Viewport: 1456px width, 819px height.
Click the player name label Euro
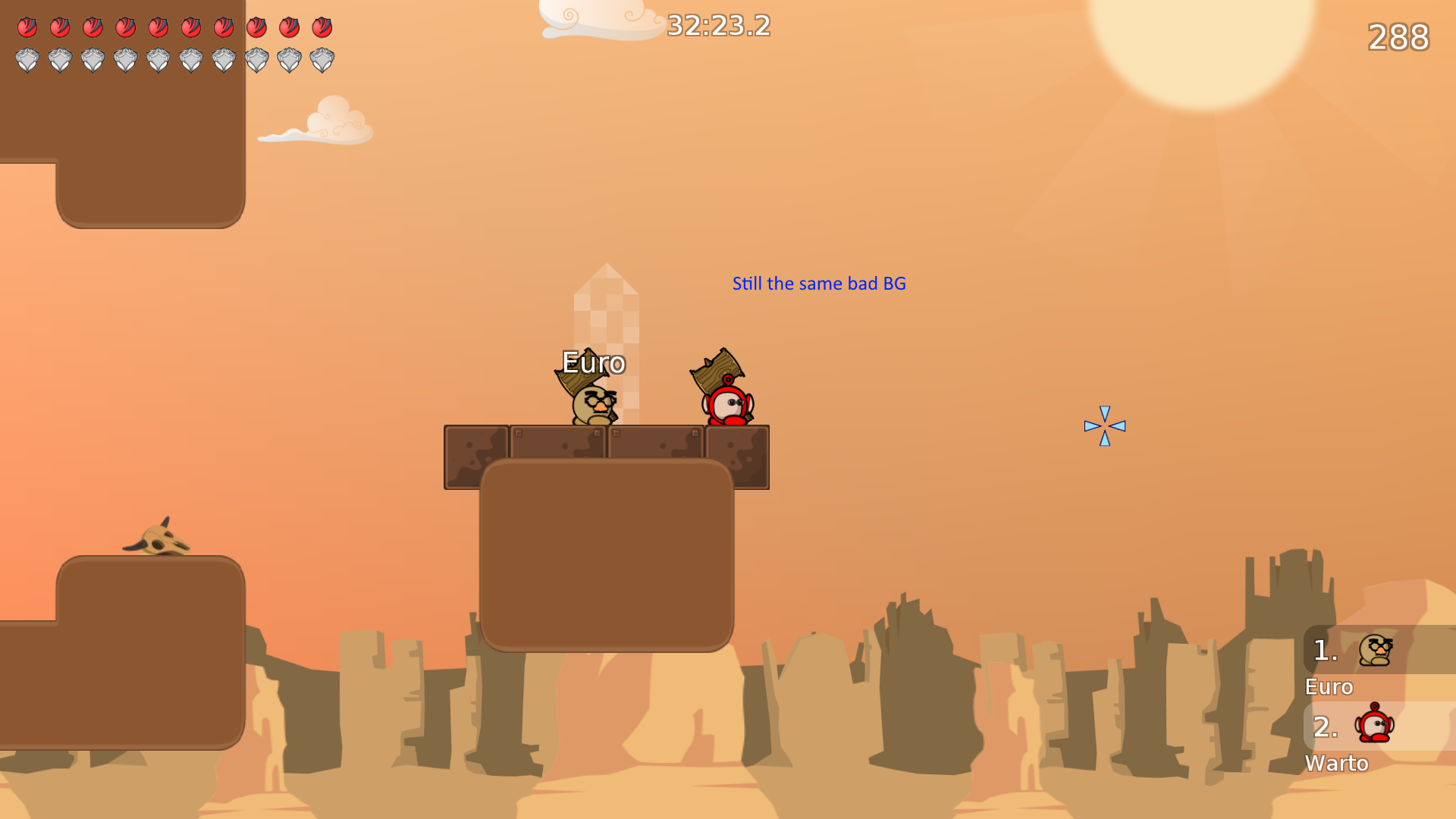coord(593,363)
